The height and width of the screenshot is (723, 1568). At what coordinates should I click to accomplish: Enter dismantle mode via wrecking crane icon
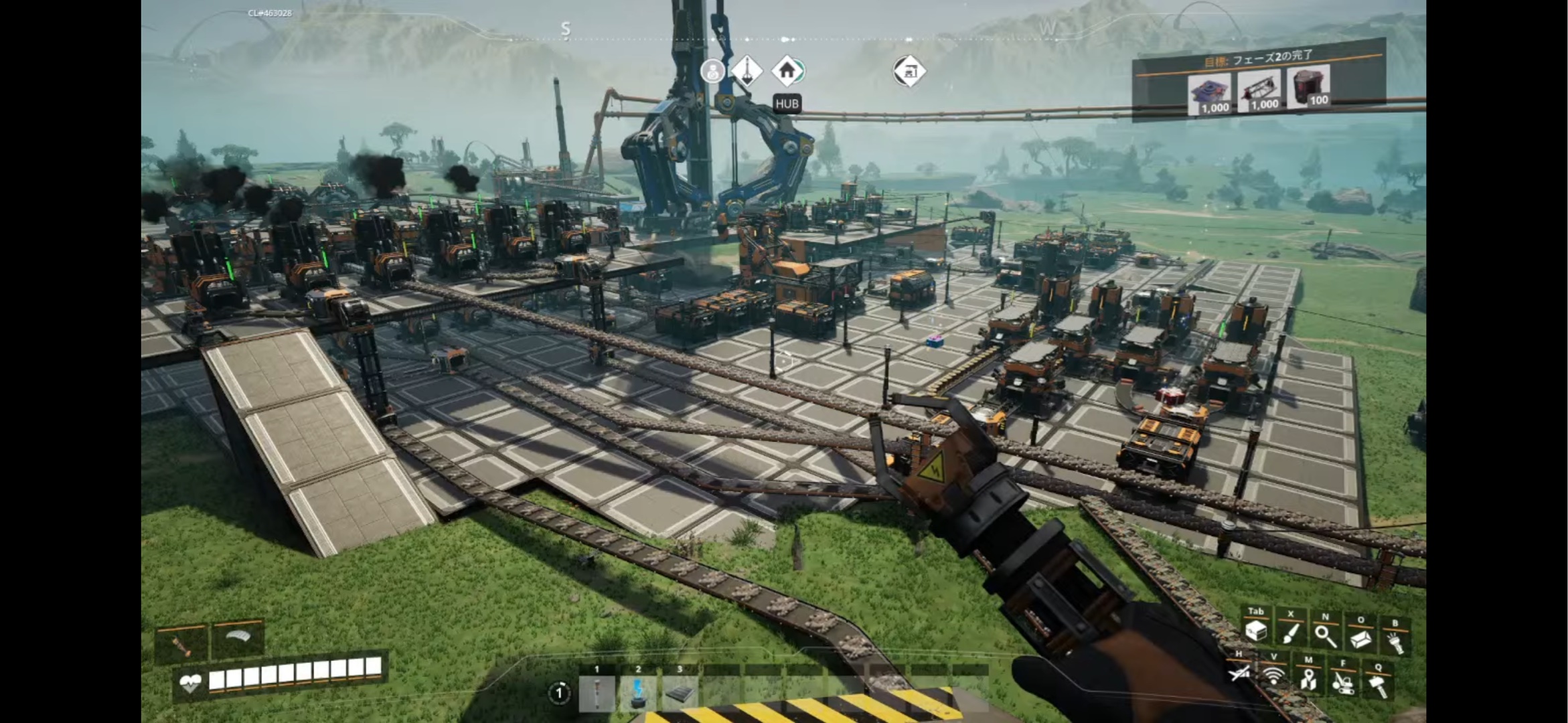pyautogui.click(x=1342, y=682)
